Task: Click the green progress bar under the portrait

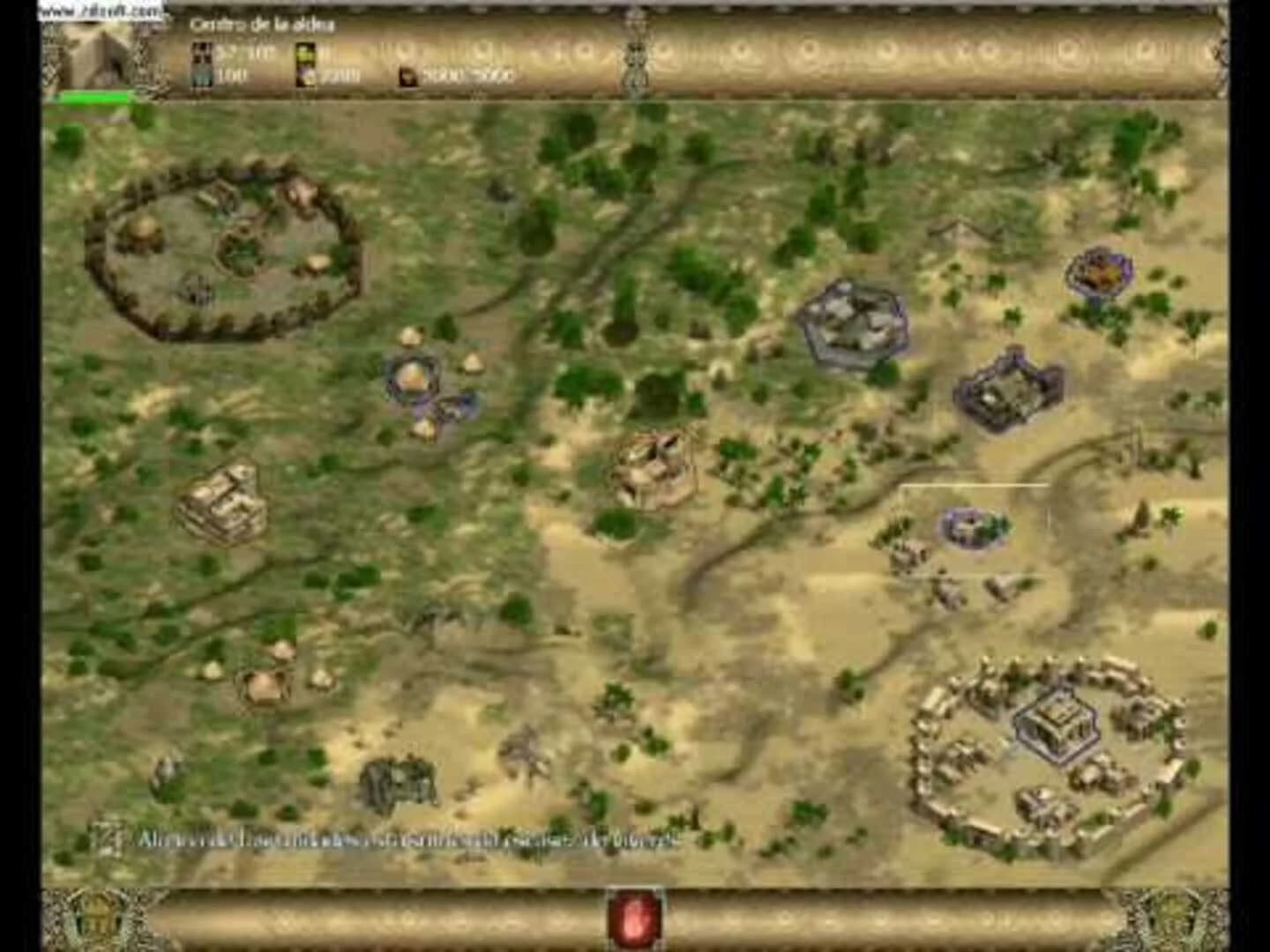Action: (x=93, y=94)
